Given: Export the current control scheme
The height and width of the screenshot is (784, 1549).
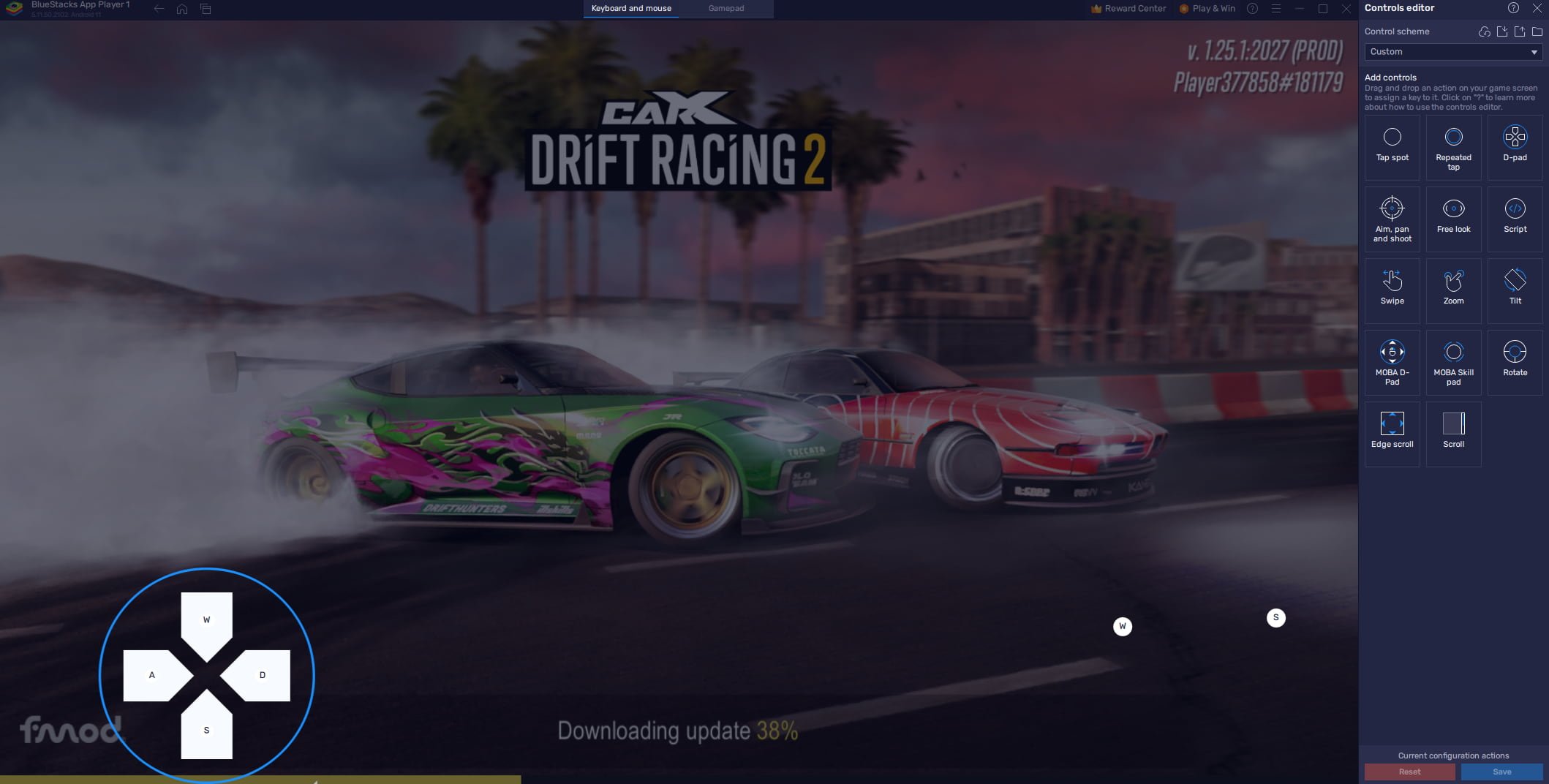Looking at the screenshot, I should tap(1519, 31).
